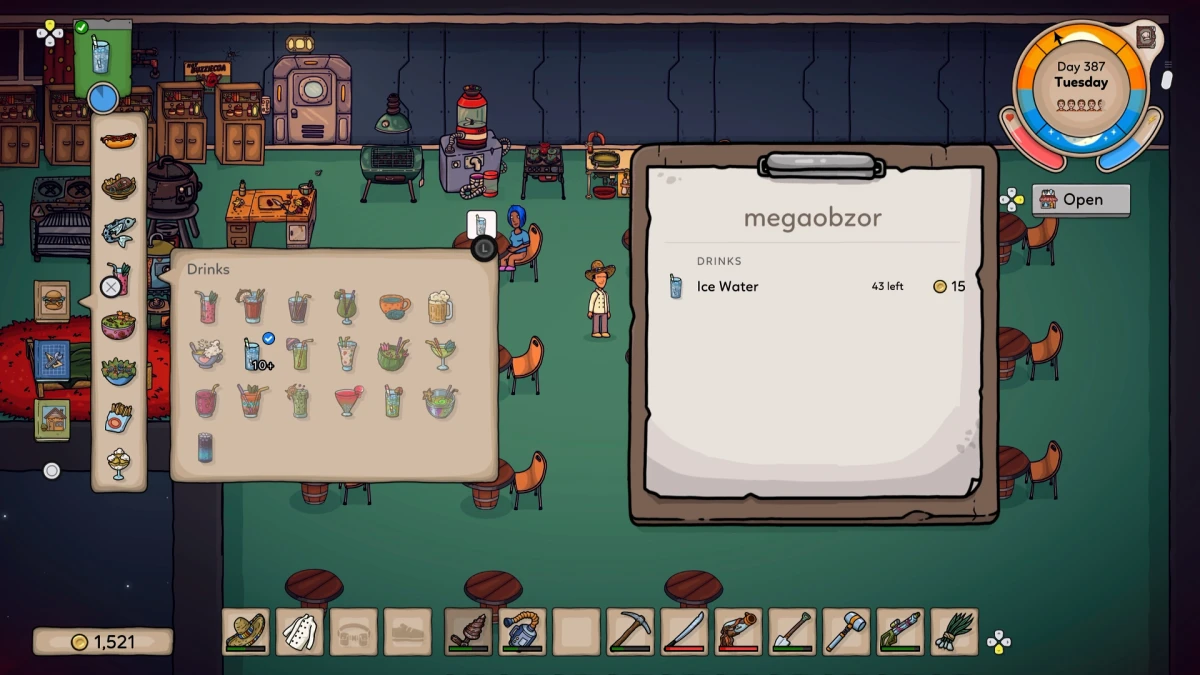Viewport: 1200px width, 675px height.
Task: Select the straw hat equipment slot
Action: (246, 632)
